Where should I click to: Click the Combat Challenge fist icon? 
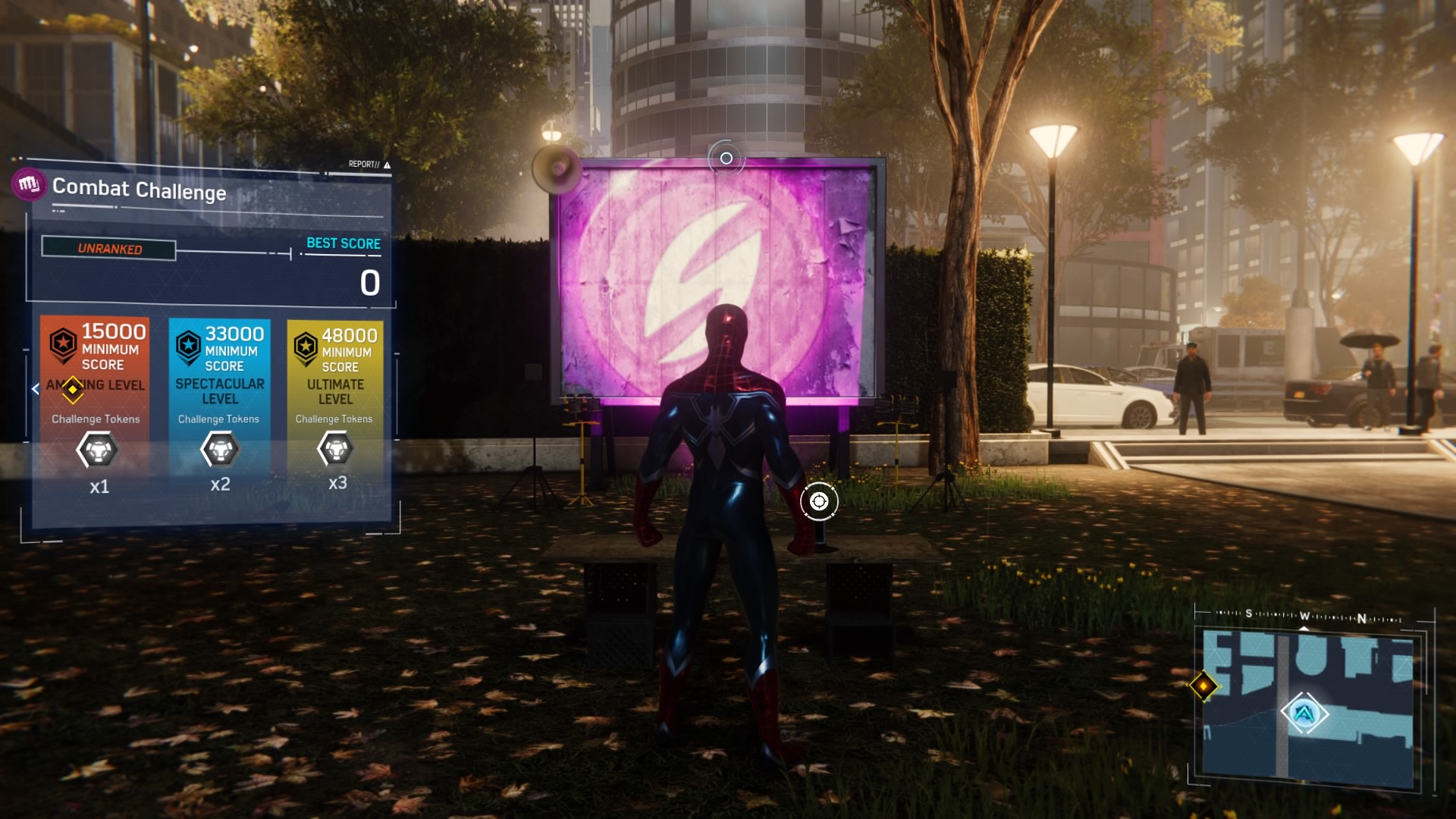pyautogui.click(x=29, y=184)
